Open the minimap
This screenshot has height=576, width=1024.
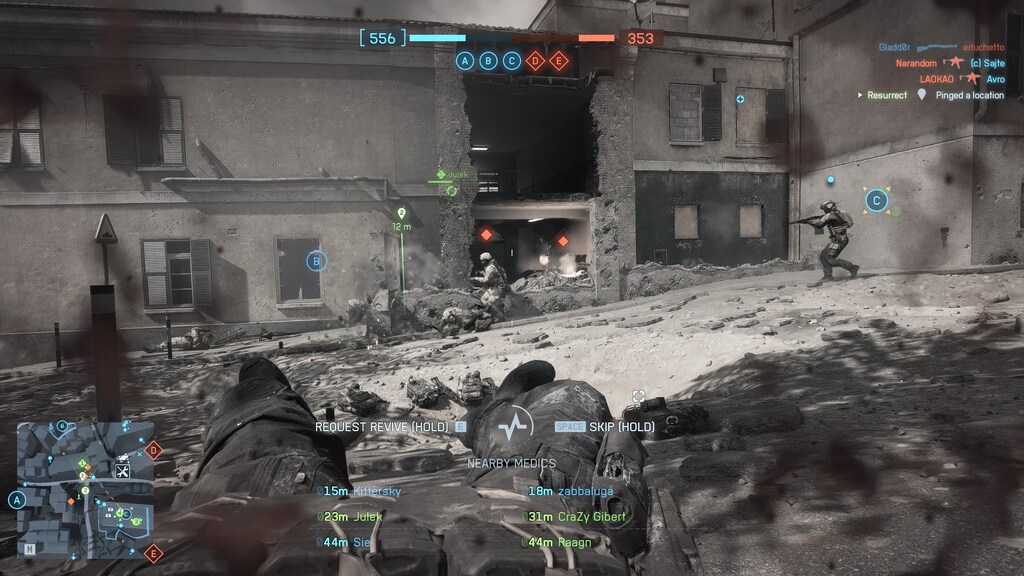[85, 489]
